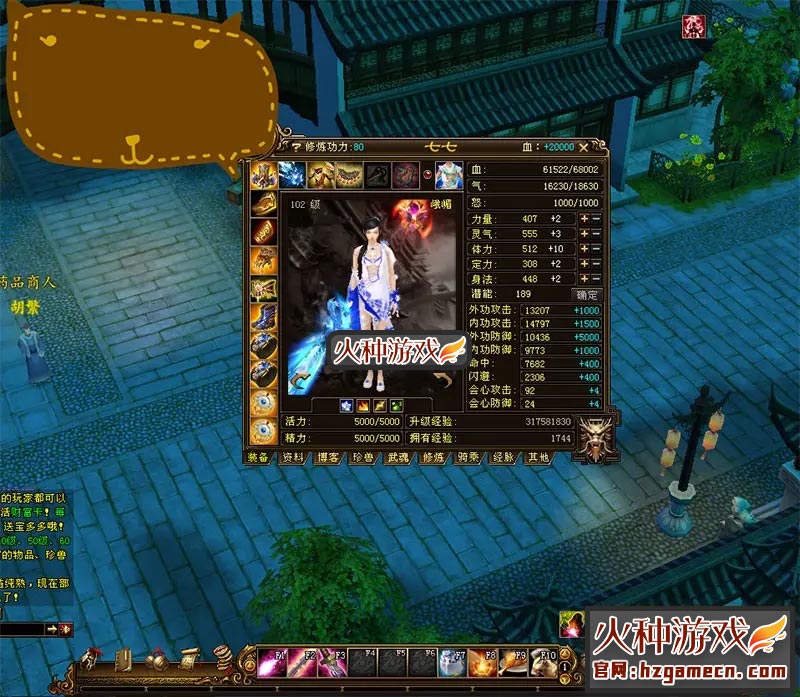This screenshot has width=800, height=697.
Task: Rotate character model with left arrow
Action: point(298,379)
